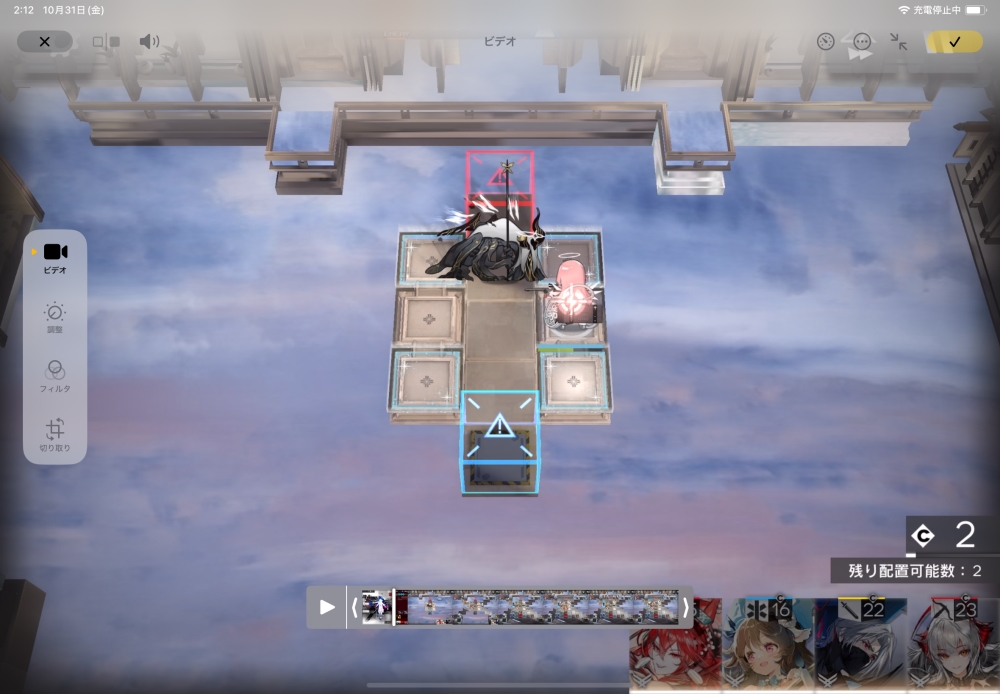The image size is (1000, 694).
Task: Open the three-dot more options menu
Action: 862,42
